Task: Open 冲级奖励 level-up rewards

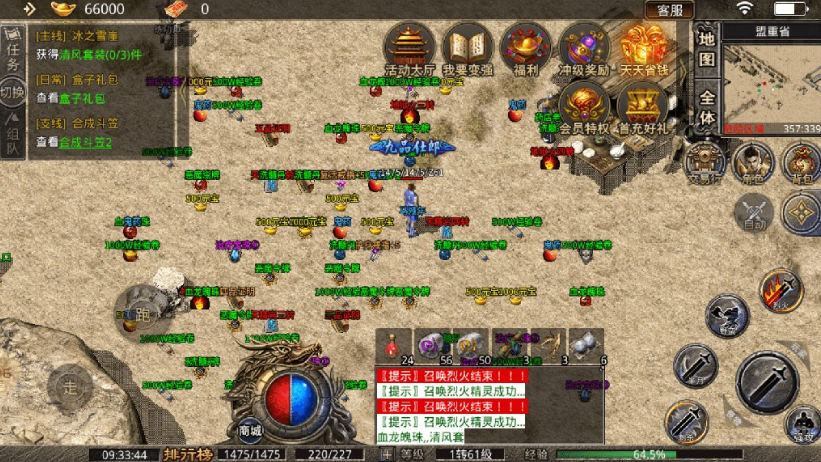Action: click(x=583, y=48)
